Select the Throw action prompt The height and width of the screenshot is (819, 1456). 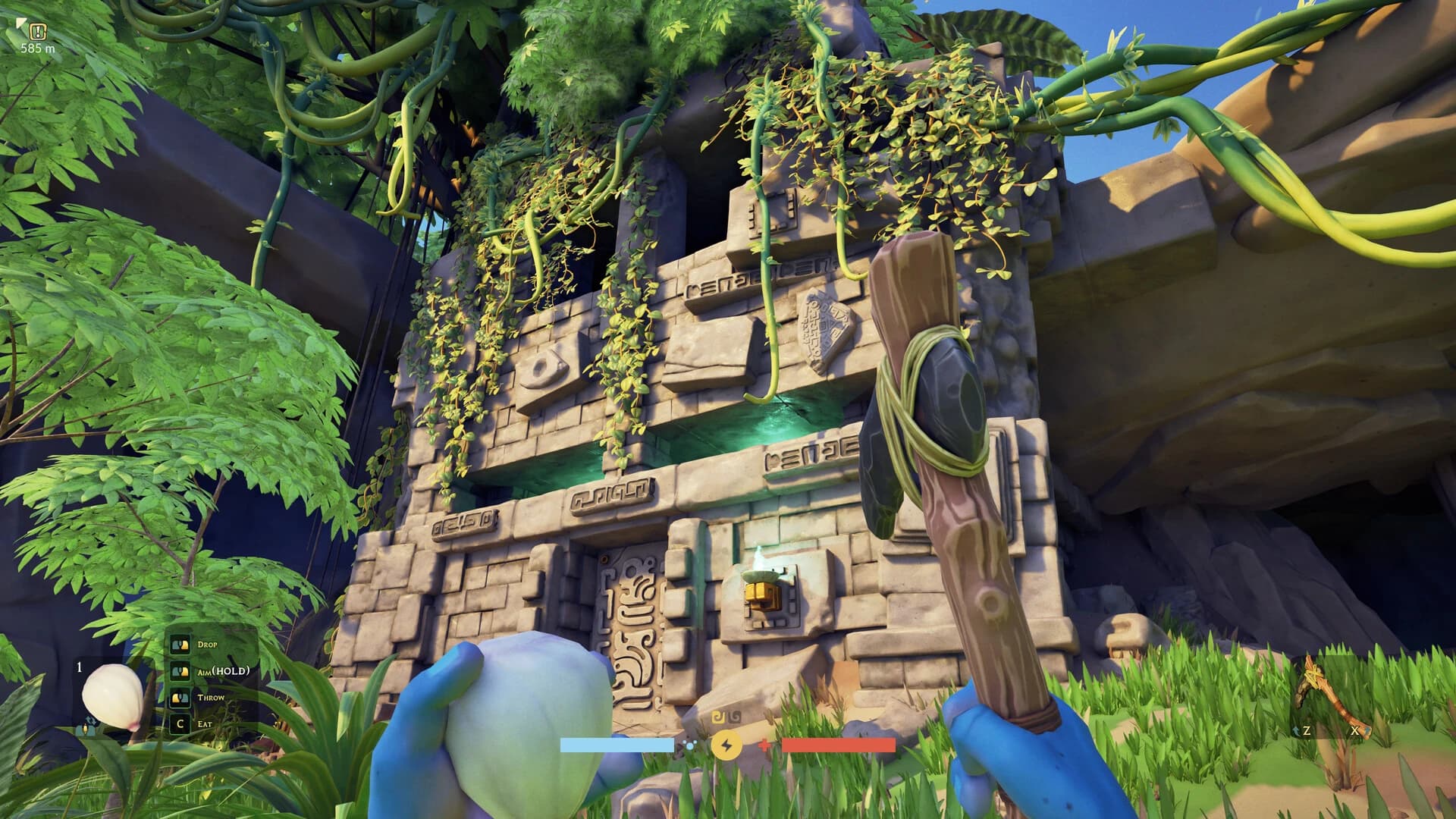click(211, 698)
